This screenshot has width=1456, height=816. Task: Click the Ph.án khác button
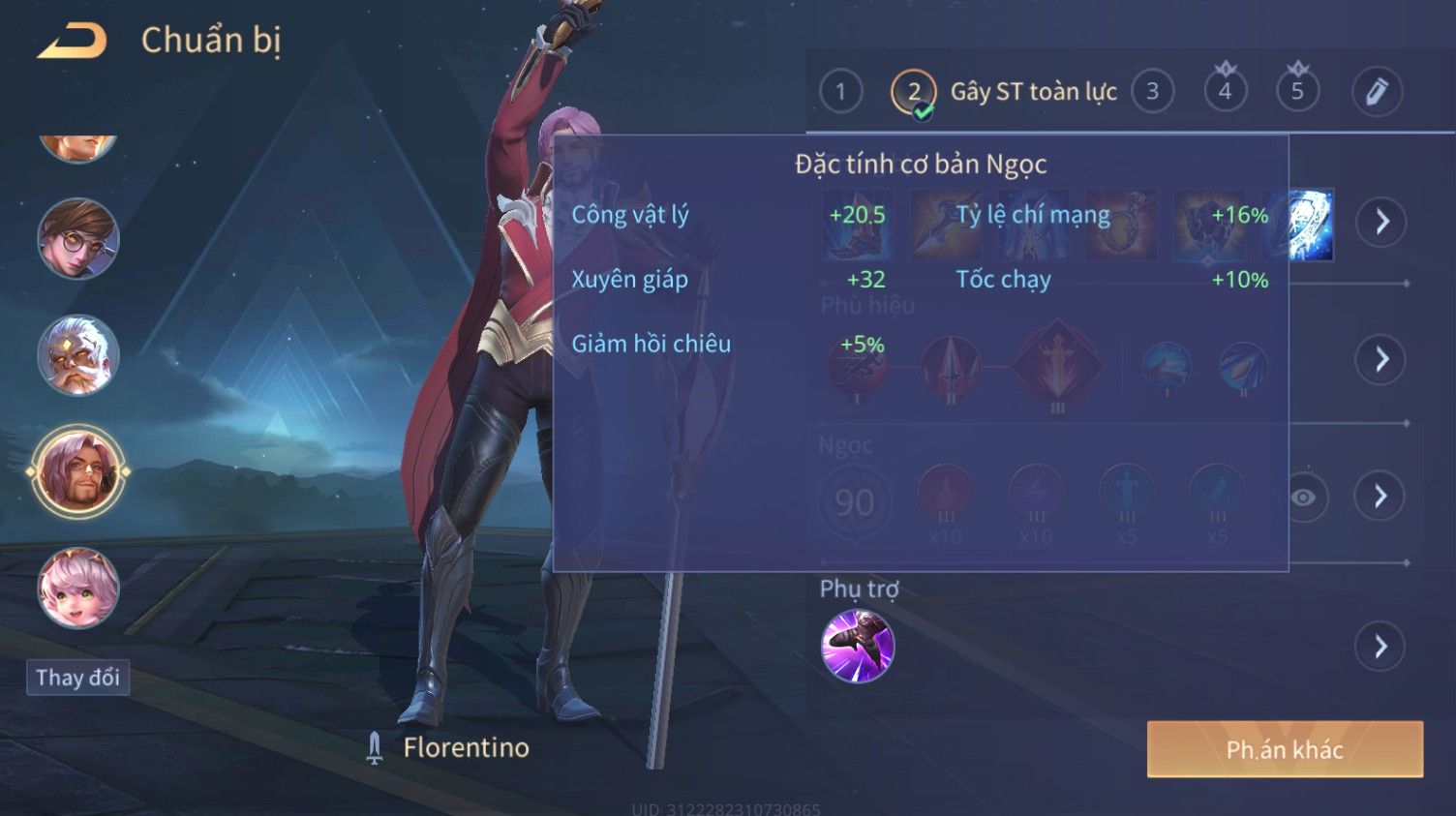pyautogui.click(x=1285, y=749)
